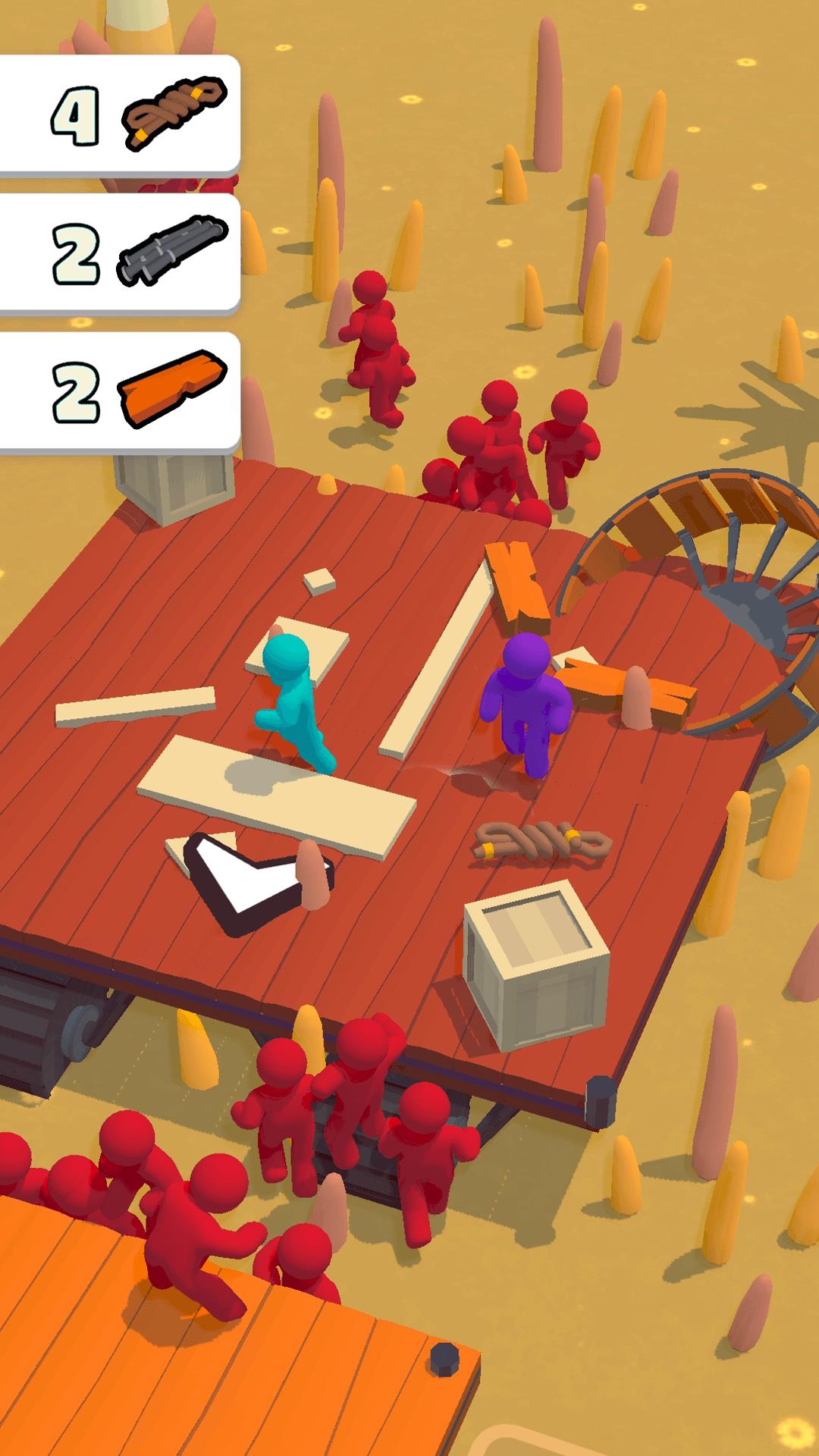The height and width of the screenshot is (1456, 819).
Task: Choose the orange plank resource tracker
Action: (x=120, y=391)
